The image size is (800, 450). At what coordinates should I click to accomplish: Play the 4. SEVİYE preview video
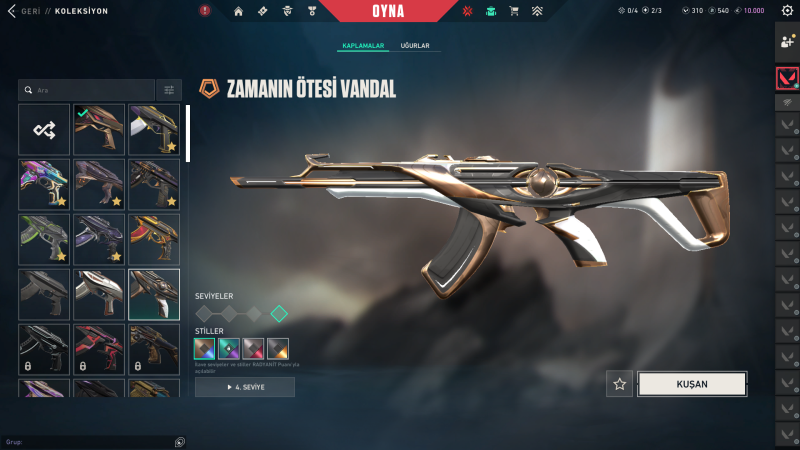245,387
